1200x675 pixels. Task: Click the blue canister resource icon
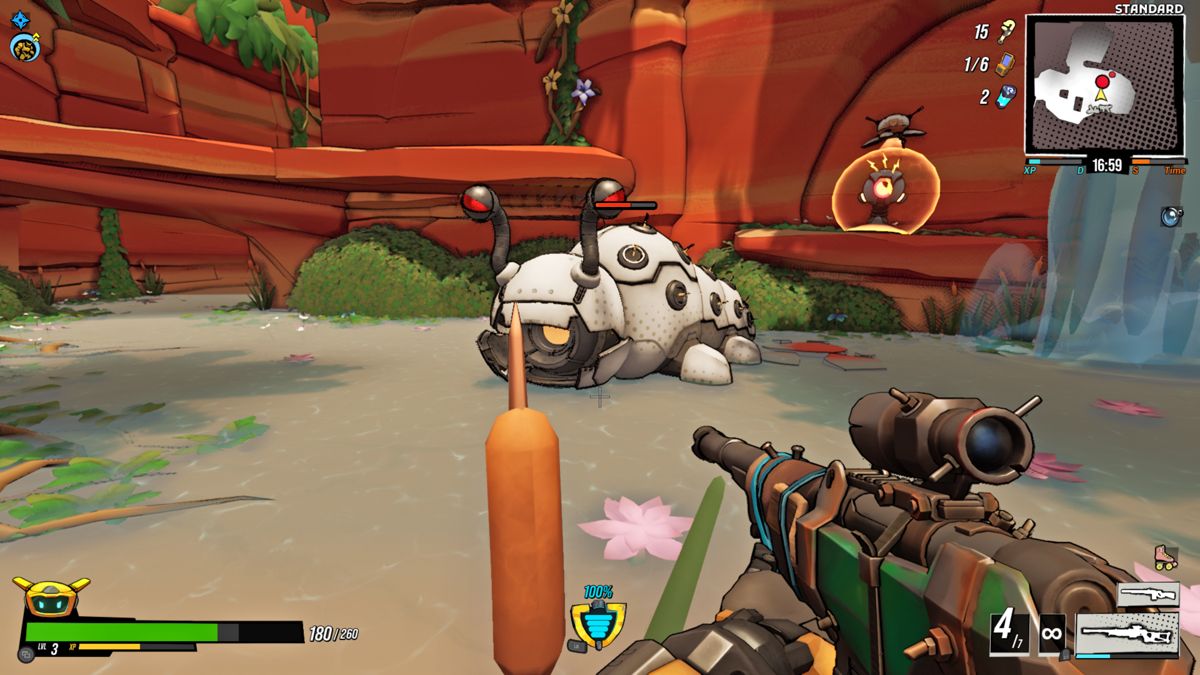tap(1005, 97)
